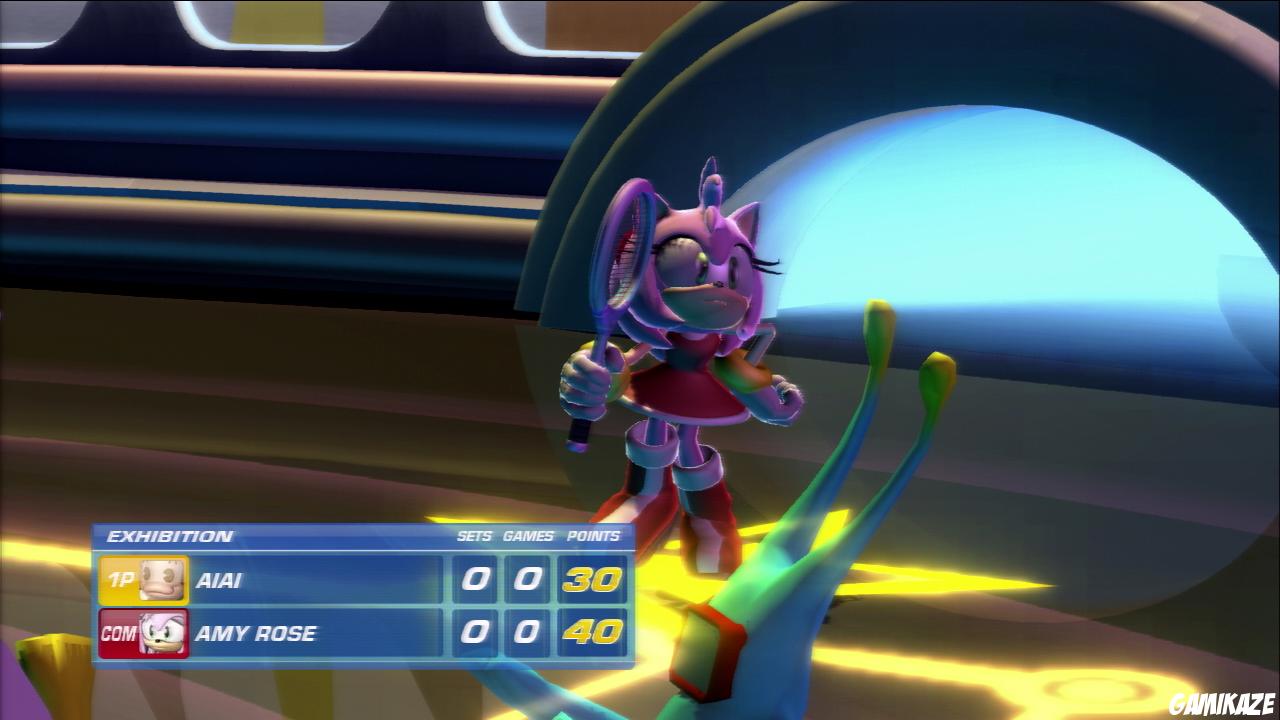The image size is (1280, 720).
Task: Expand the SETS column header
Action: (x=477, y=536)
